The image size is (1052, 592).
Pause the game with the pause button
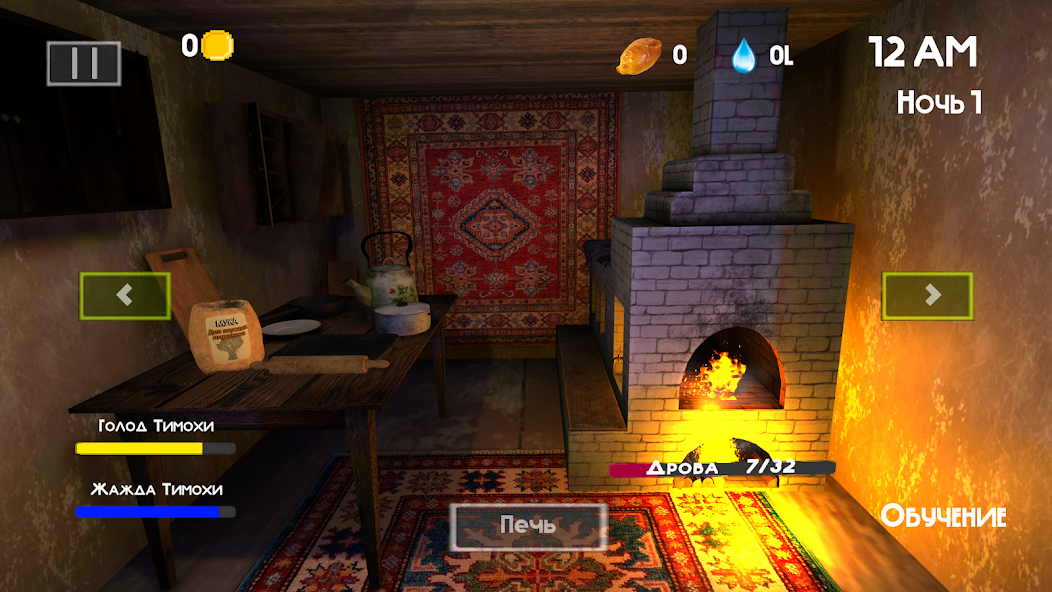point(84,63)
